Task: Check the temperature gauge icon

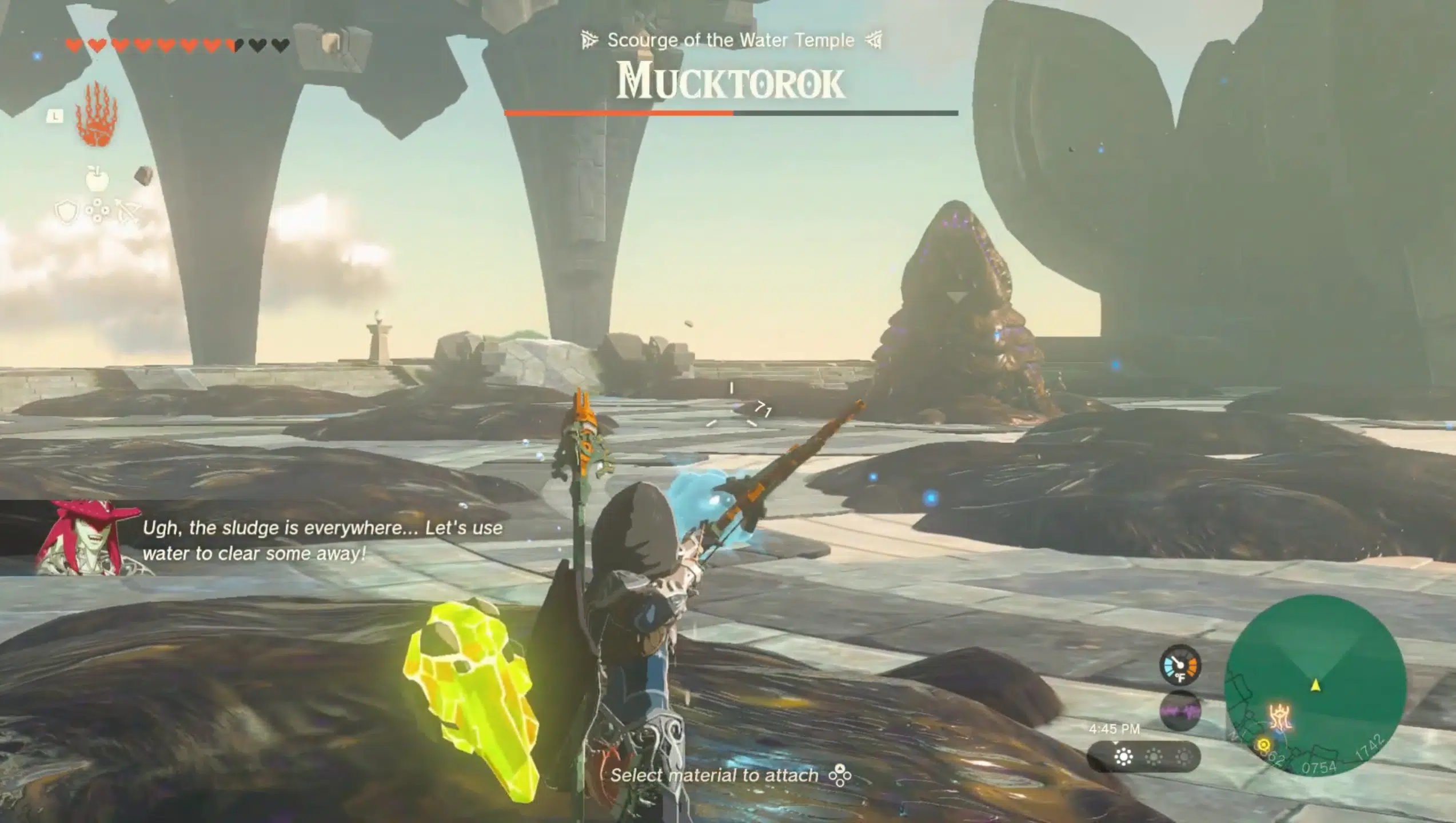Action: tap(1179, 665)
